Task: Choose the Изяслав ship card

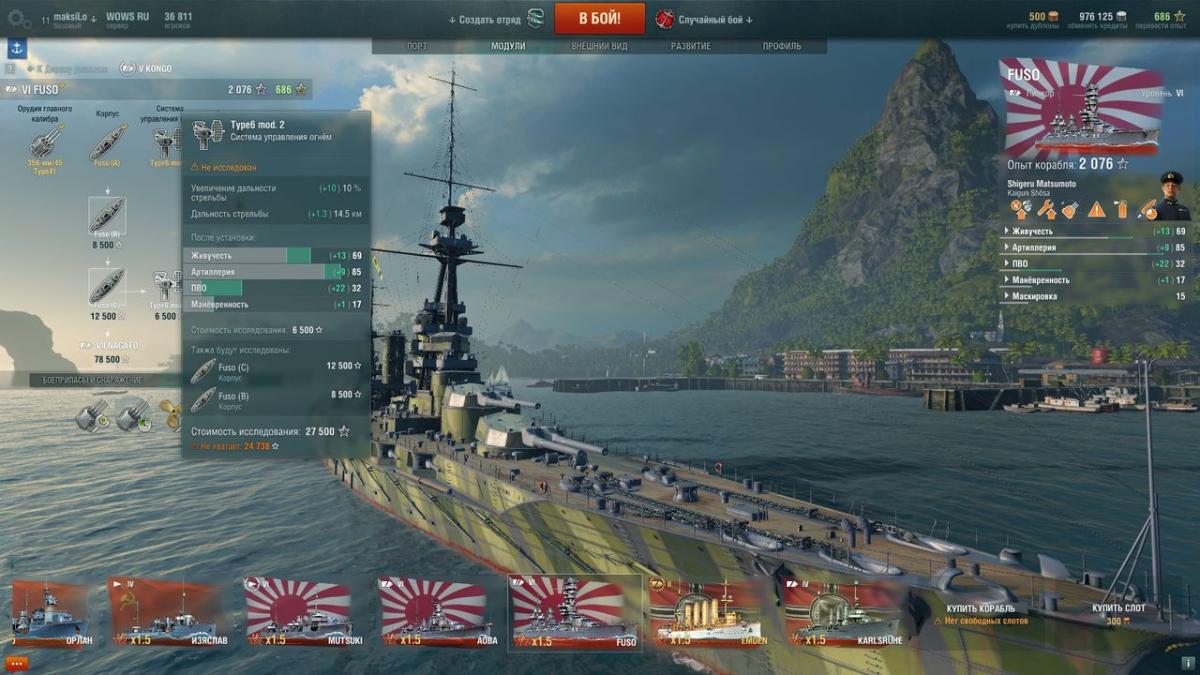Action: click(x=167, y=612)
